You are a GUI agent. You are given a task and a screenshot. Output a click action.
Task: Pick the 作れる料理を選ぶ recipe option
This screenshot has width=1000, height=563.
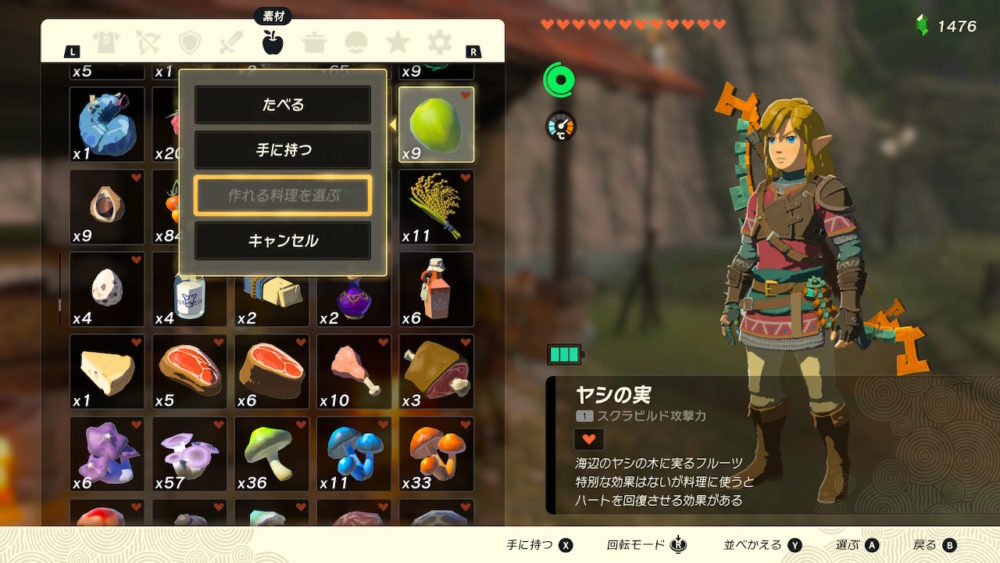click(282, 196)
